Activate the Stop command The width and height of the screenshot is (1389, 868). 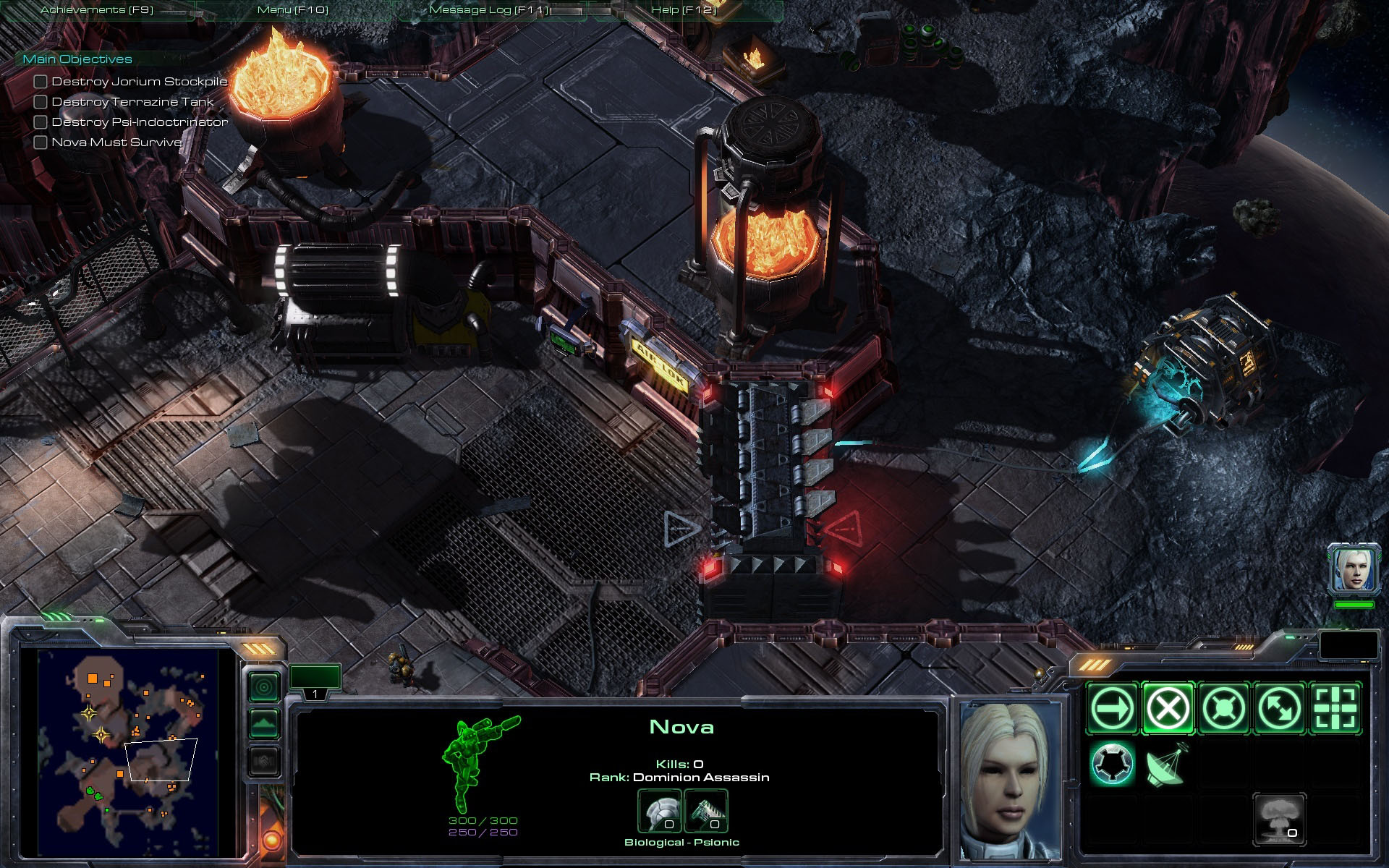tap(1168, 708)
